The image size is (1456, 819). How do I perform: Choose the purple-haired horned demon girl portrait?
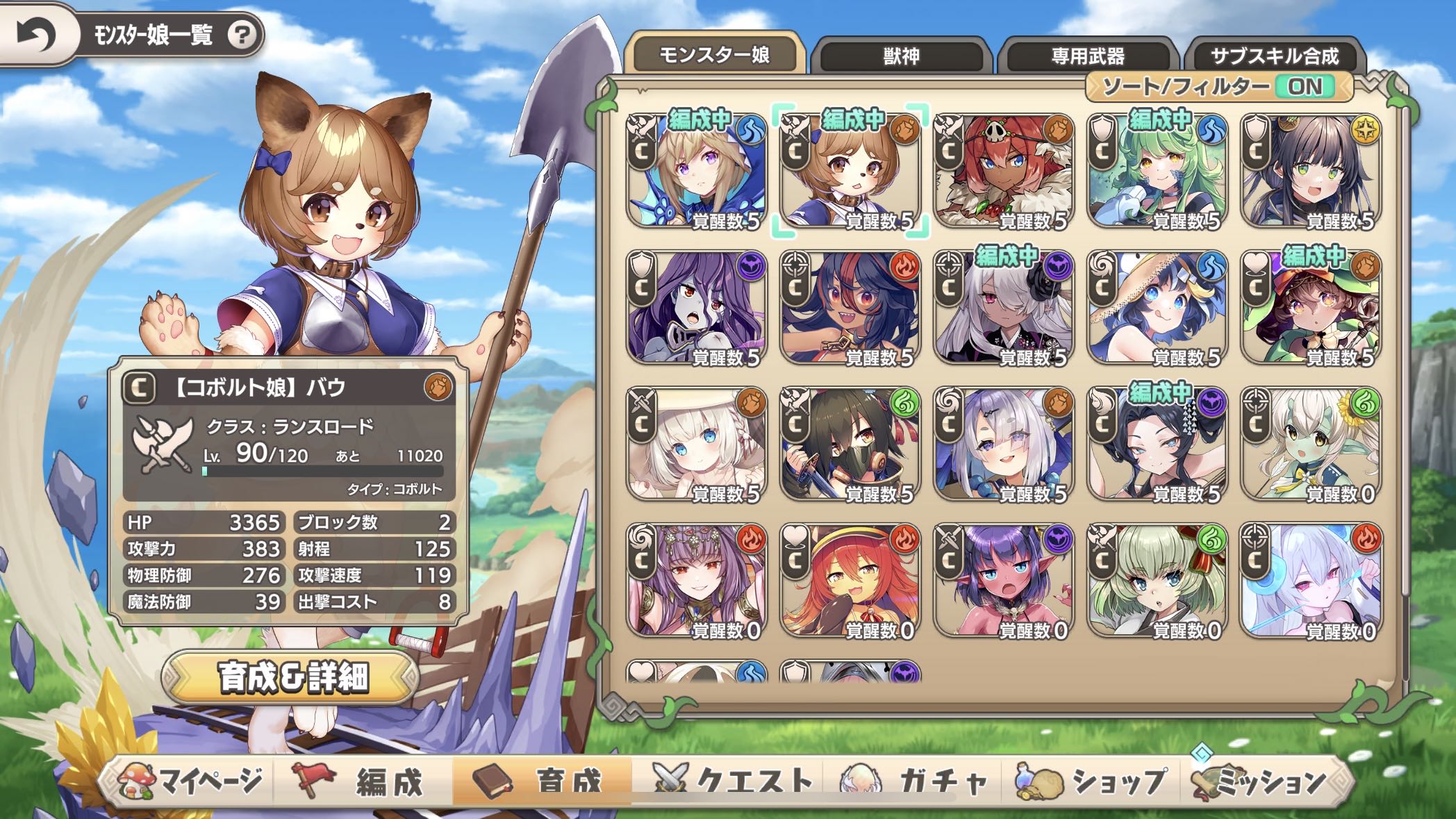[1003, 581]
